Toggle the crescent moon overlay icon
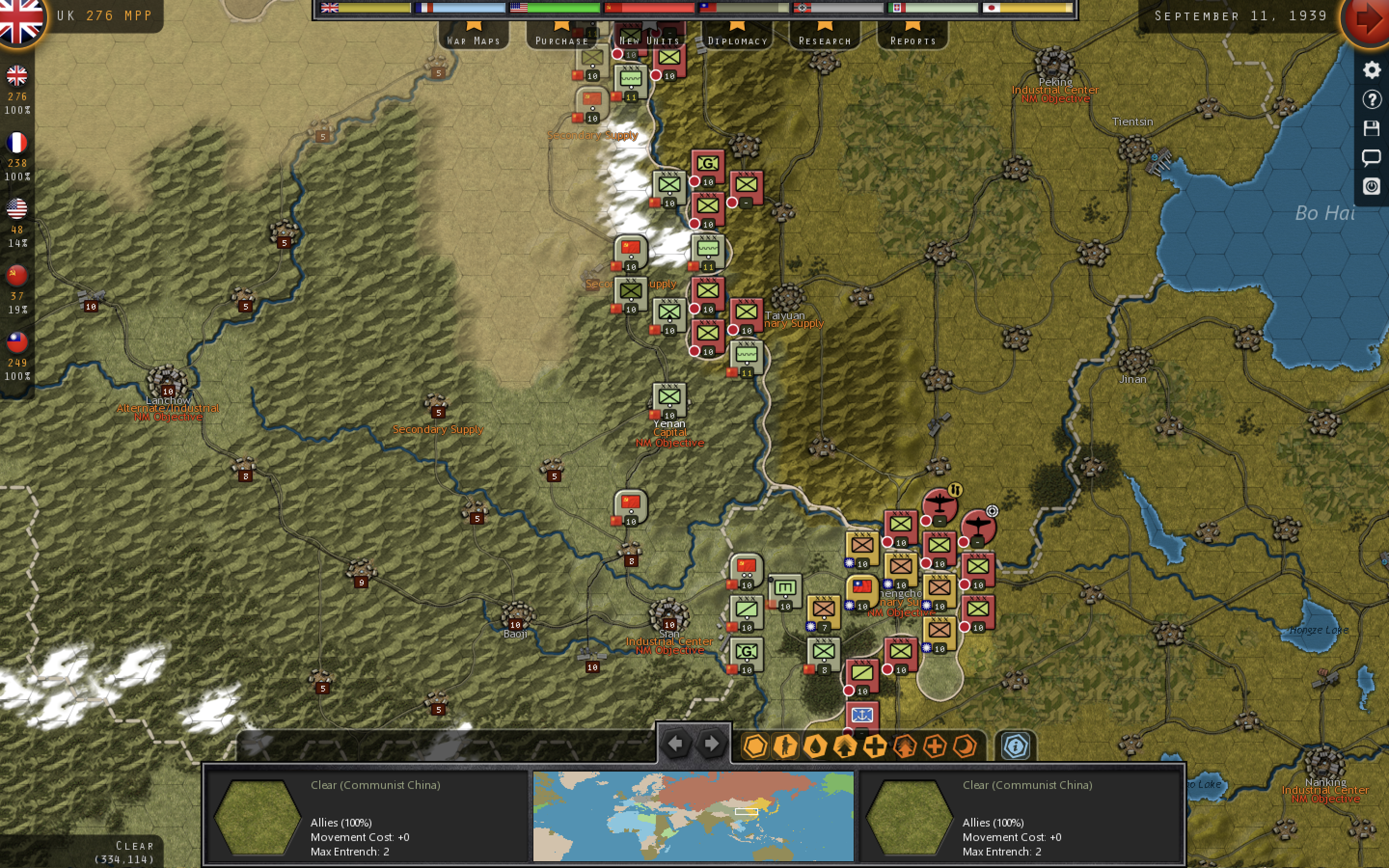Image resolution: width=1389 pixels, height=868 pixels. click(x=965, y=746)
